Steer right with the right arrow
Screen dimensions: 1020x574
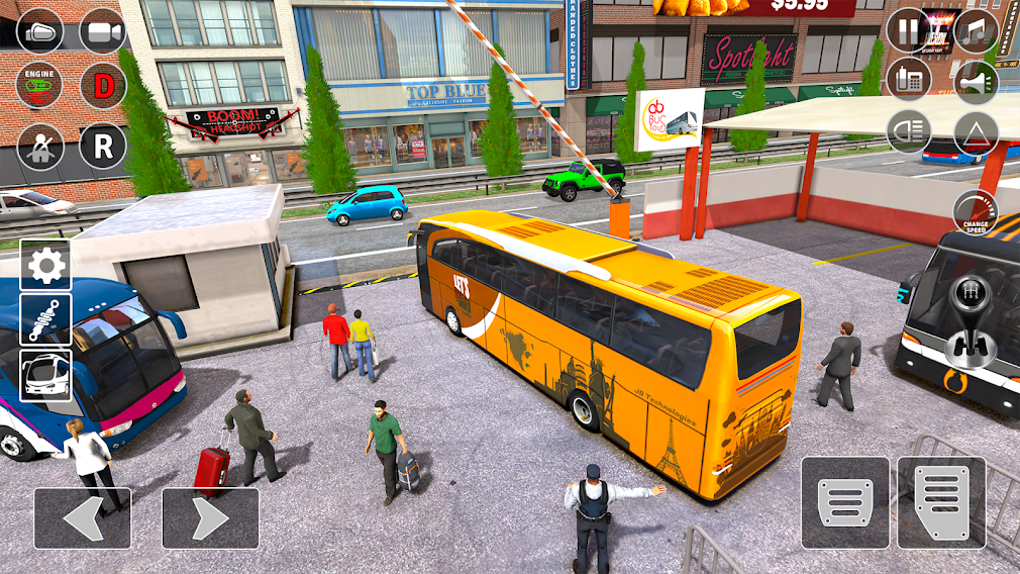point(210,517)
